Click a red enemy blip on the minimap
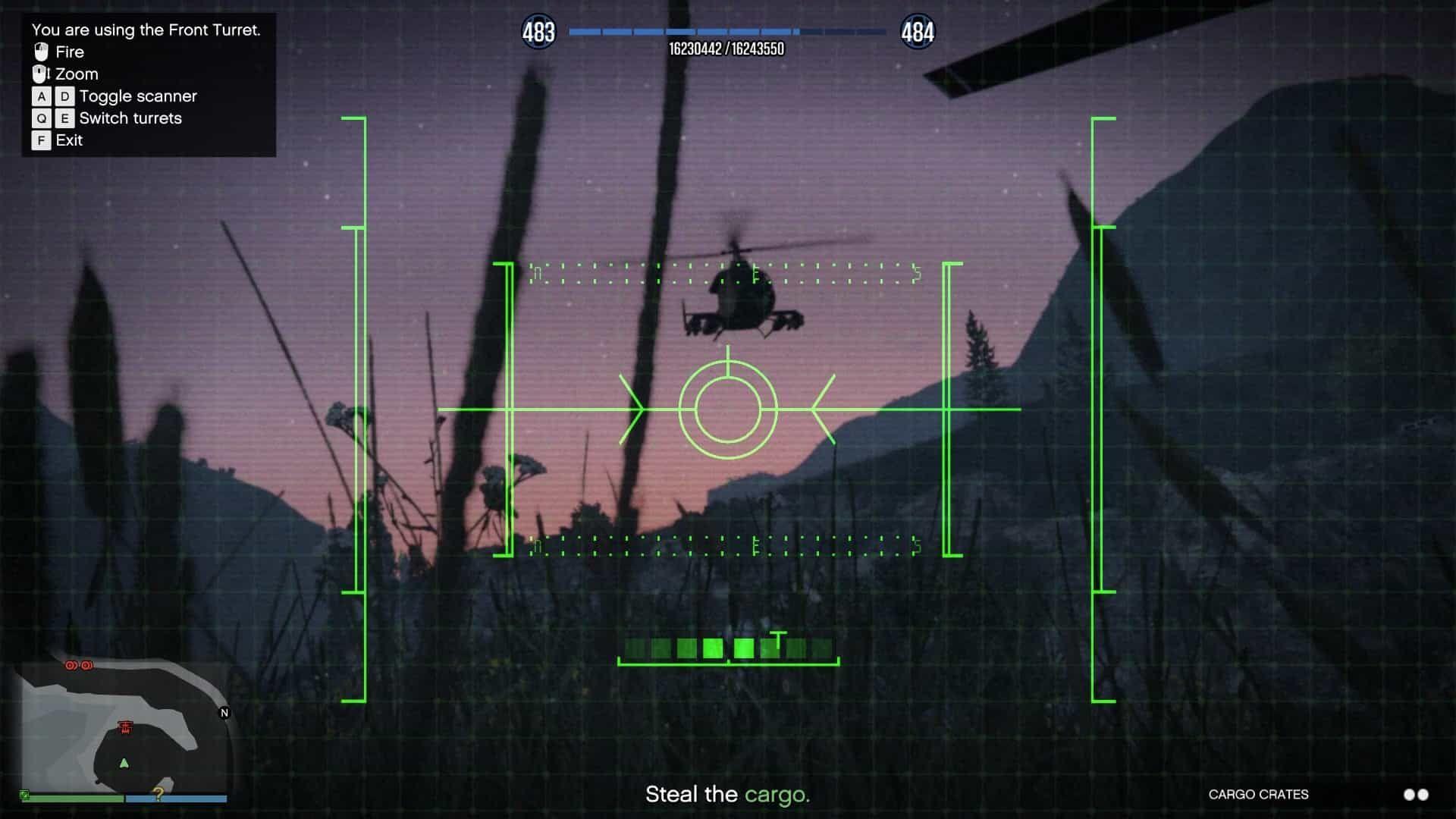Image resolution: width=1456 pixels, height=819 pixels. click(71, 665)
